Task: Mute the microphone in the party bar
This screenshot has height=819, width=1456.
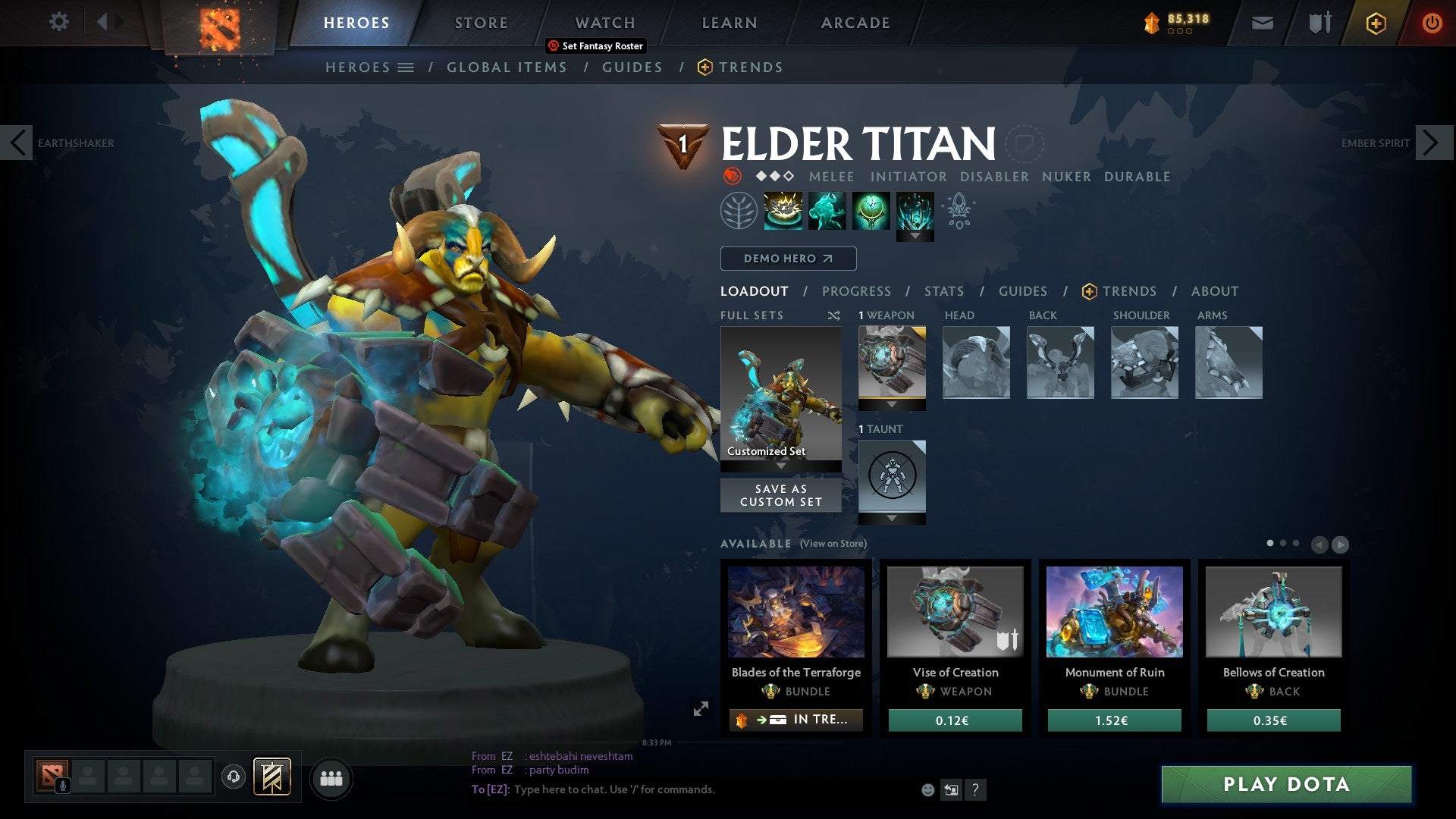Action: pos(62,785)
